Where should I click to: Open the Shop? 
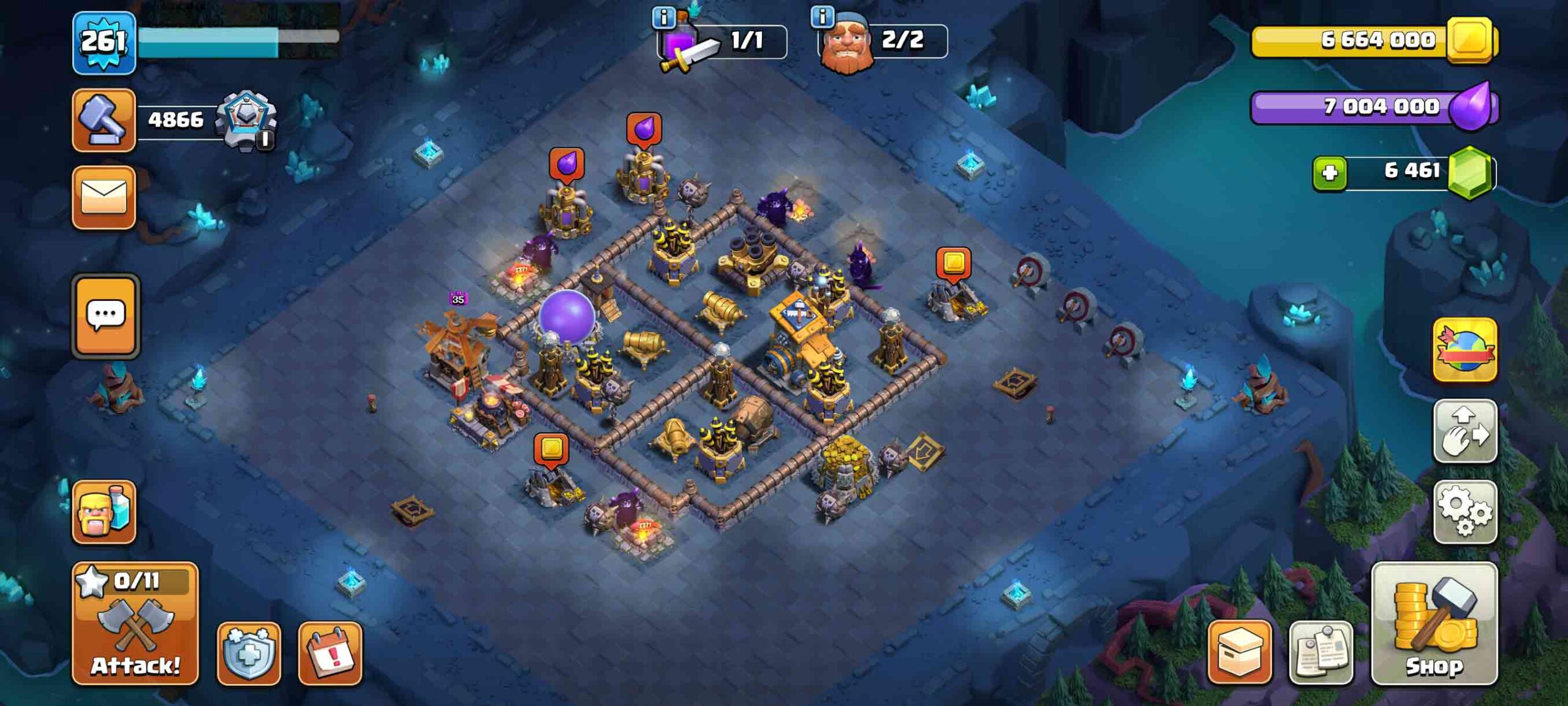coord(1434,623)
